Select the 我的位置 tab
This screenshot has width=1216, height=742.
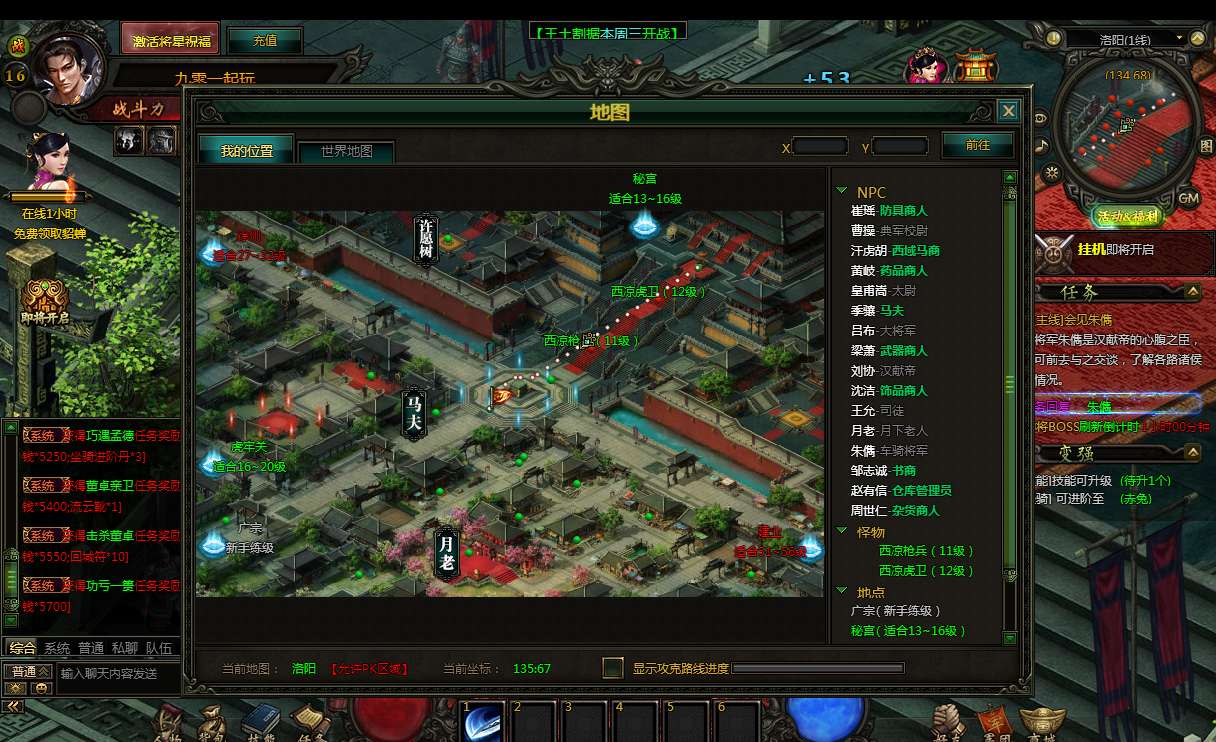[x=246, y=151]
